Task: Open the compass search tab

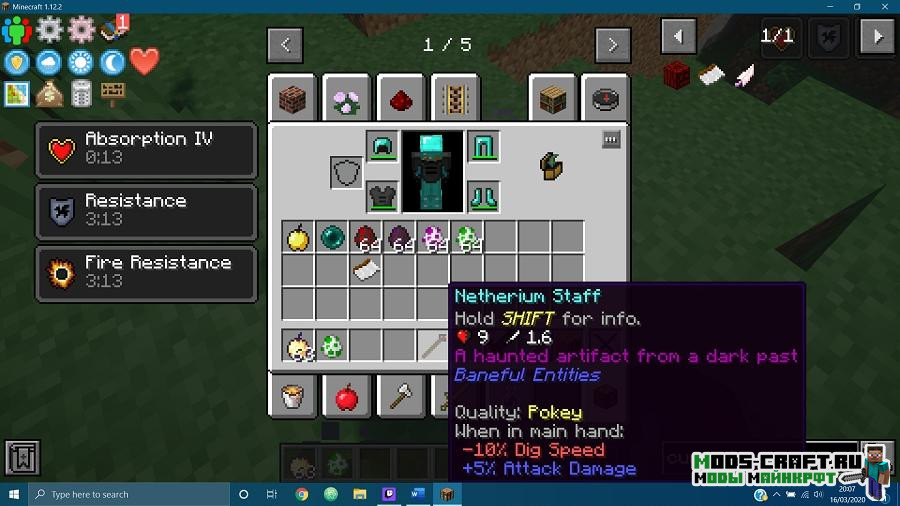Action: [606, 99]
